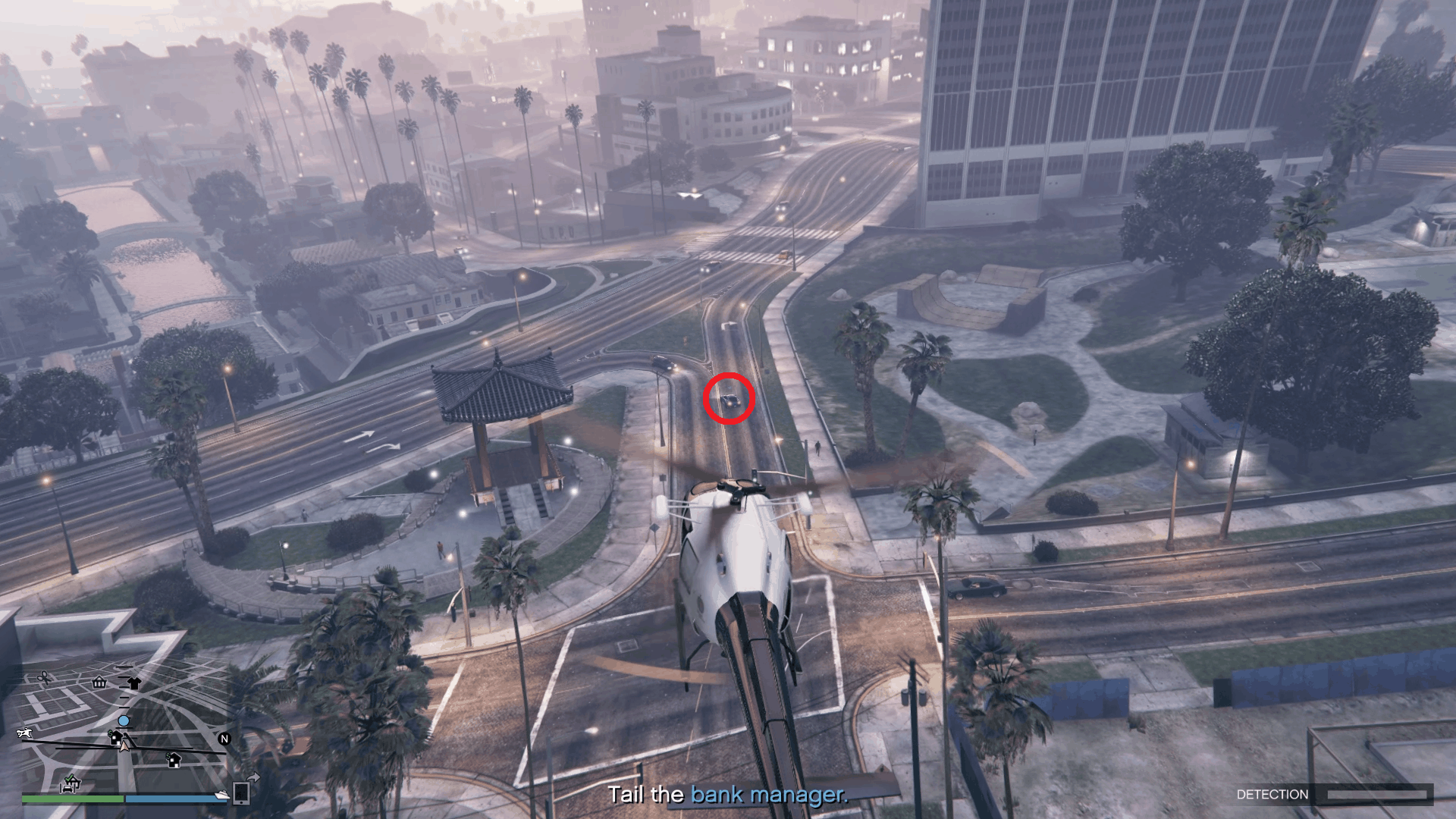
Task: Click the boat dock blip on the minimap
Action: tap(221, 795)
